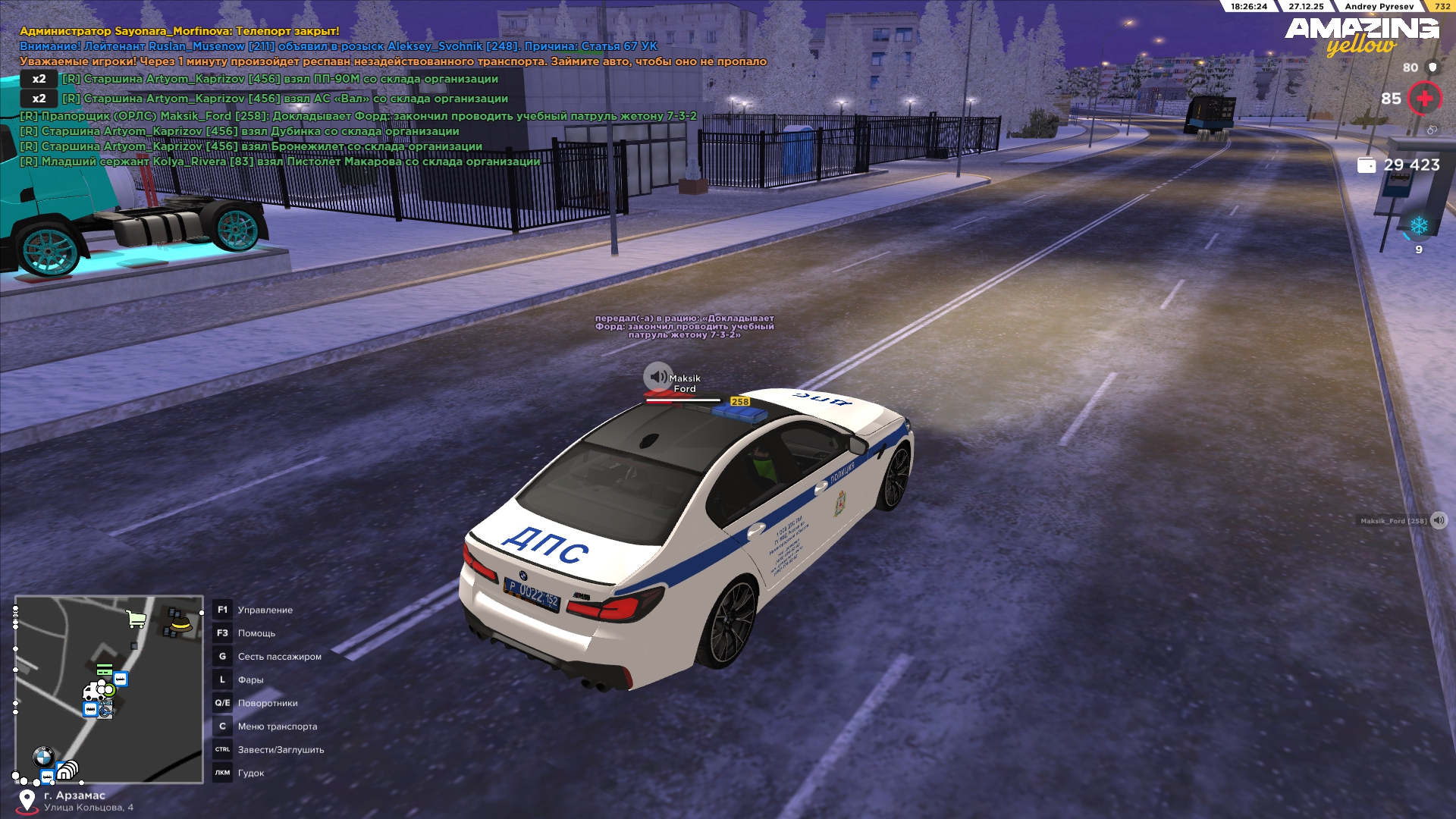Click the BMW logo marker on the minimap
Image resolution: width=1456 pixels, height=819 pixels.
[43, 756]
